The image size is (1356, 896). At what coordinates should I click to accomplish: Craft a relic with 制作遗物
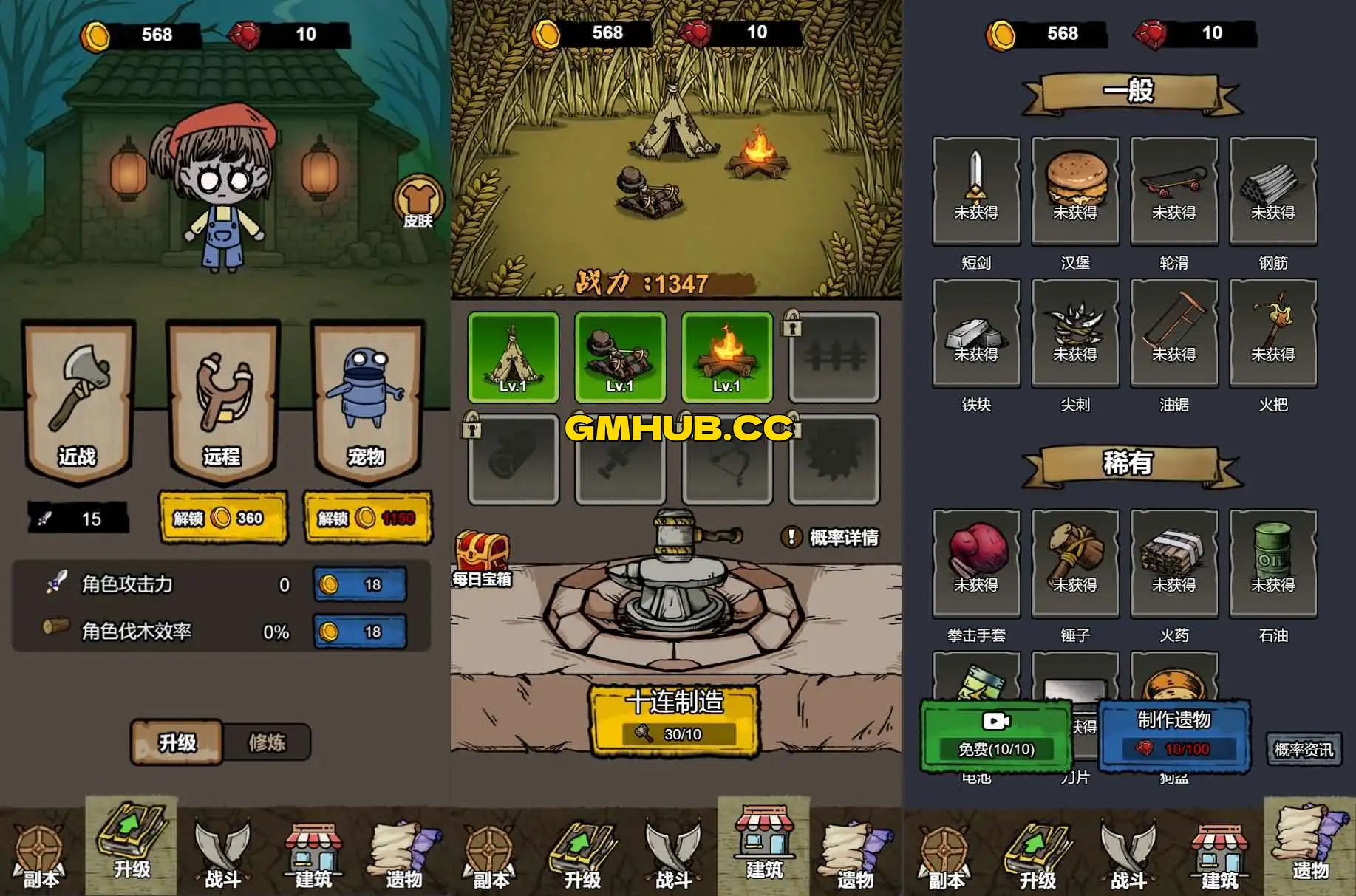coord(1174,734)
